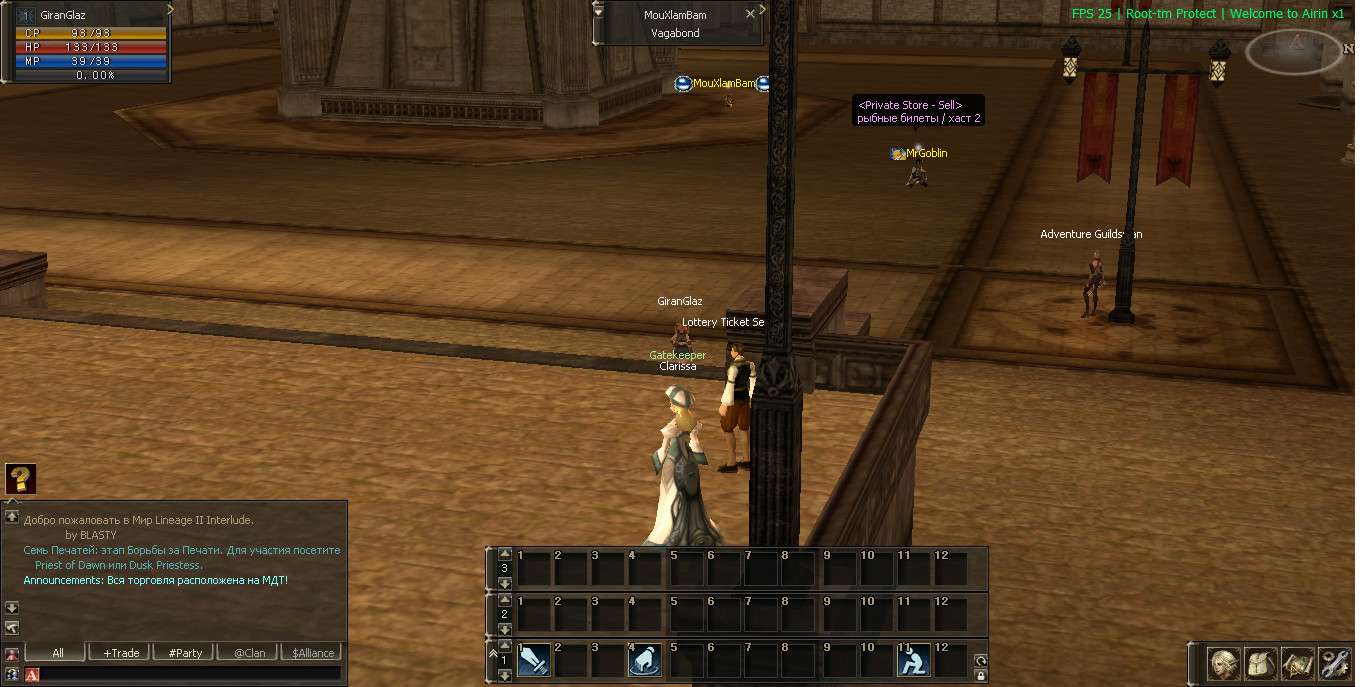Rotate the shortcut bar orientation
The image size is (1360, 687).
click(981, 660)
